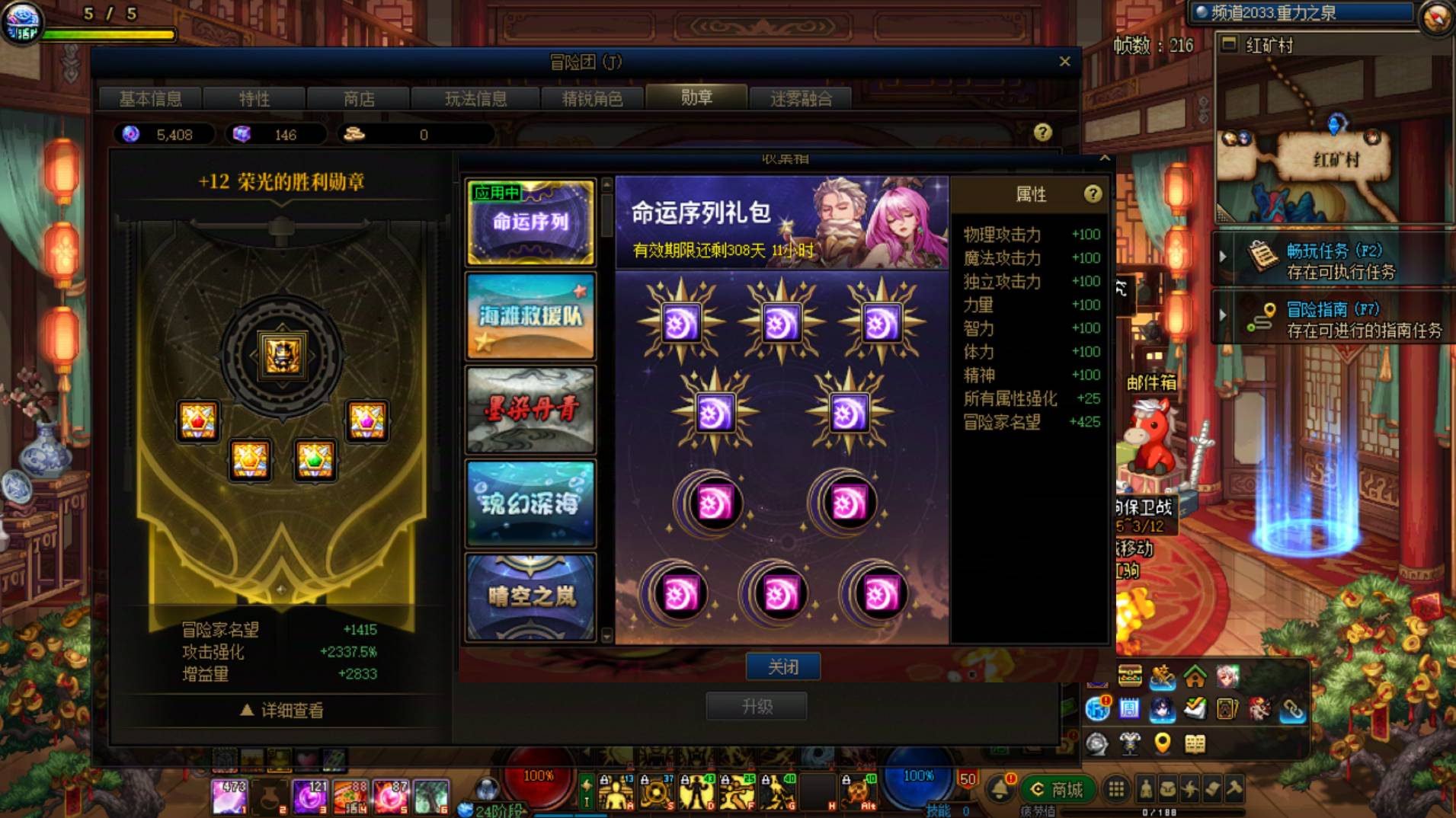Click the chain link icon in shortcut panel
This screenshot has width=1456, height=818.
(x=1292, y=711)
